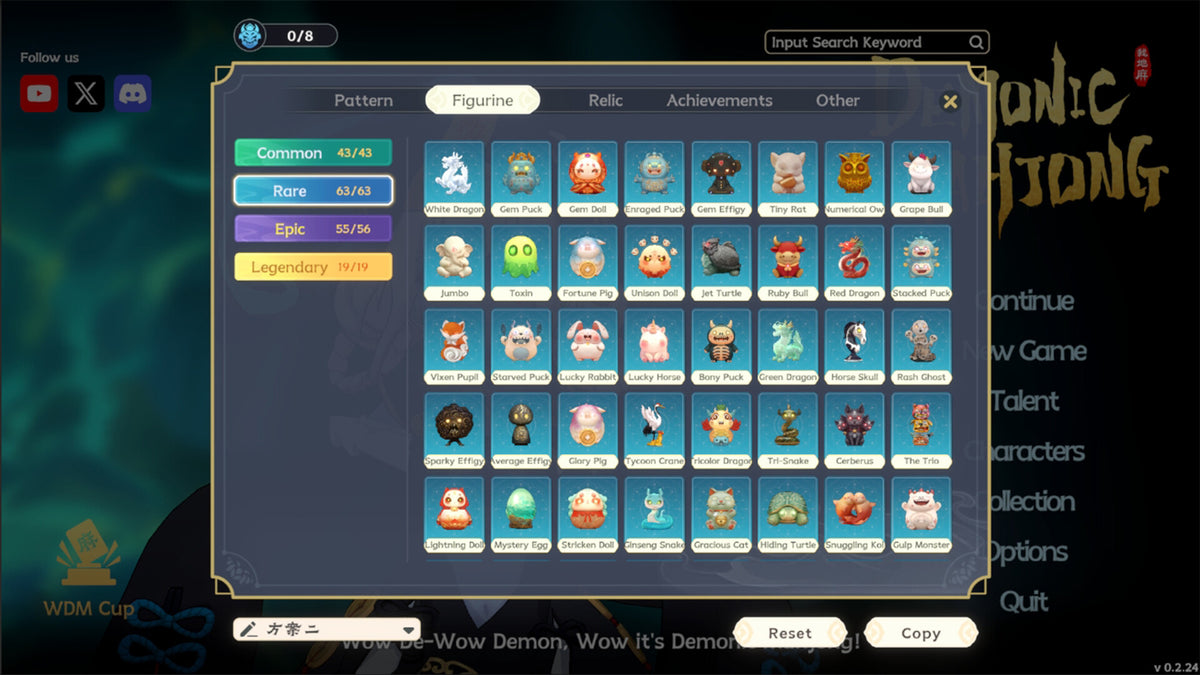Filter by Common rarity

(313, 153)
